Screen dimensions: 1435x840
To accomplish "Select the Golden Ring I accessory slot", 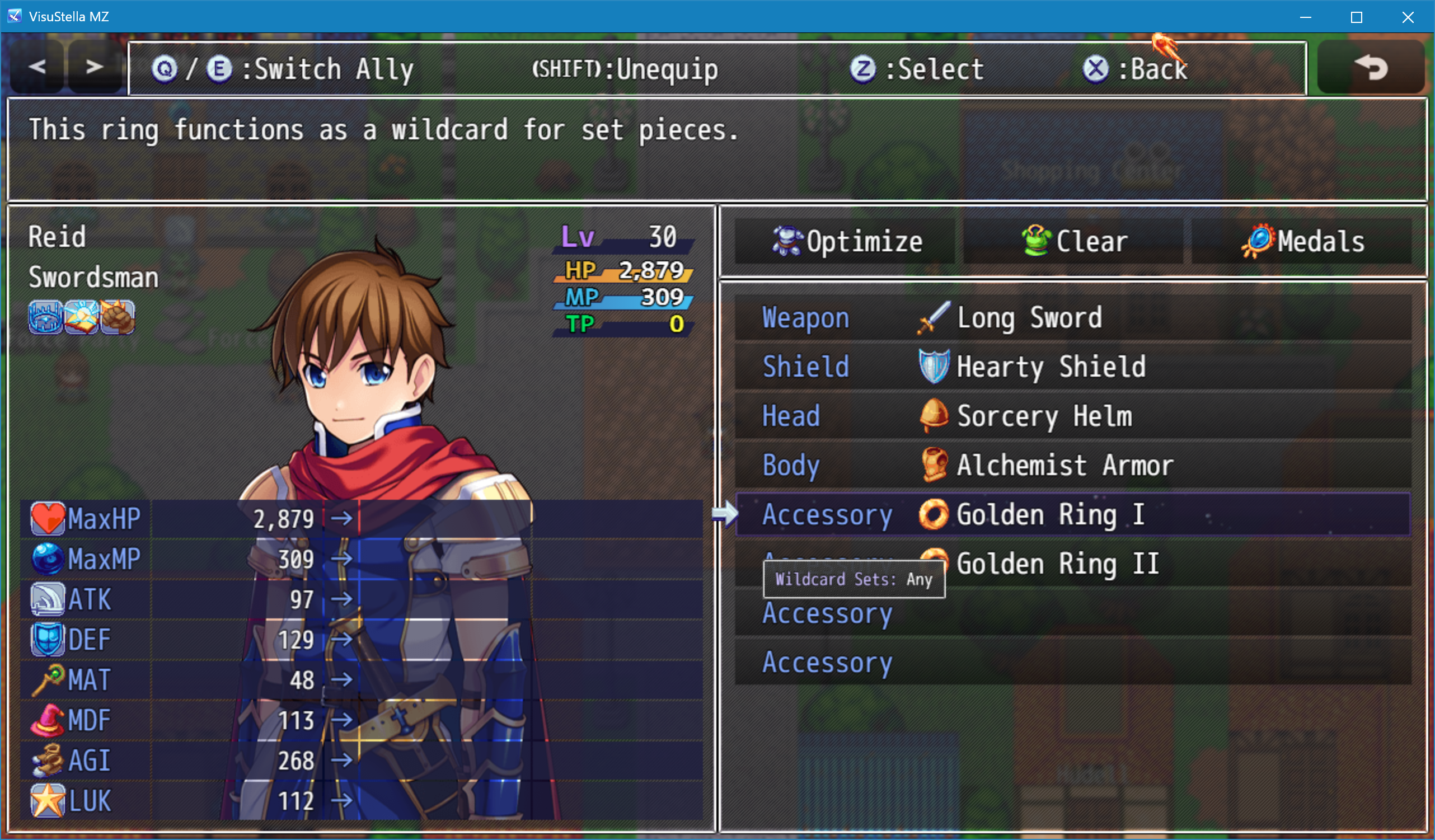I will [x=1073, y=514].
